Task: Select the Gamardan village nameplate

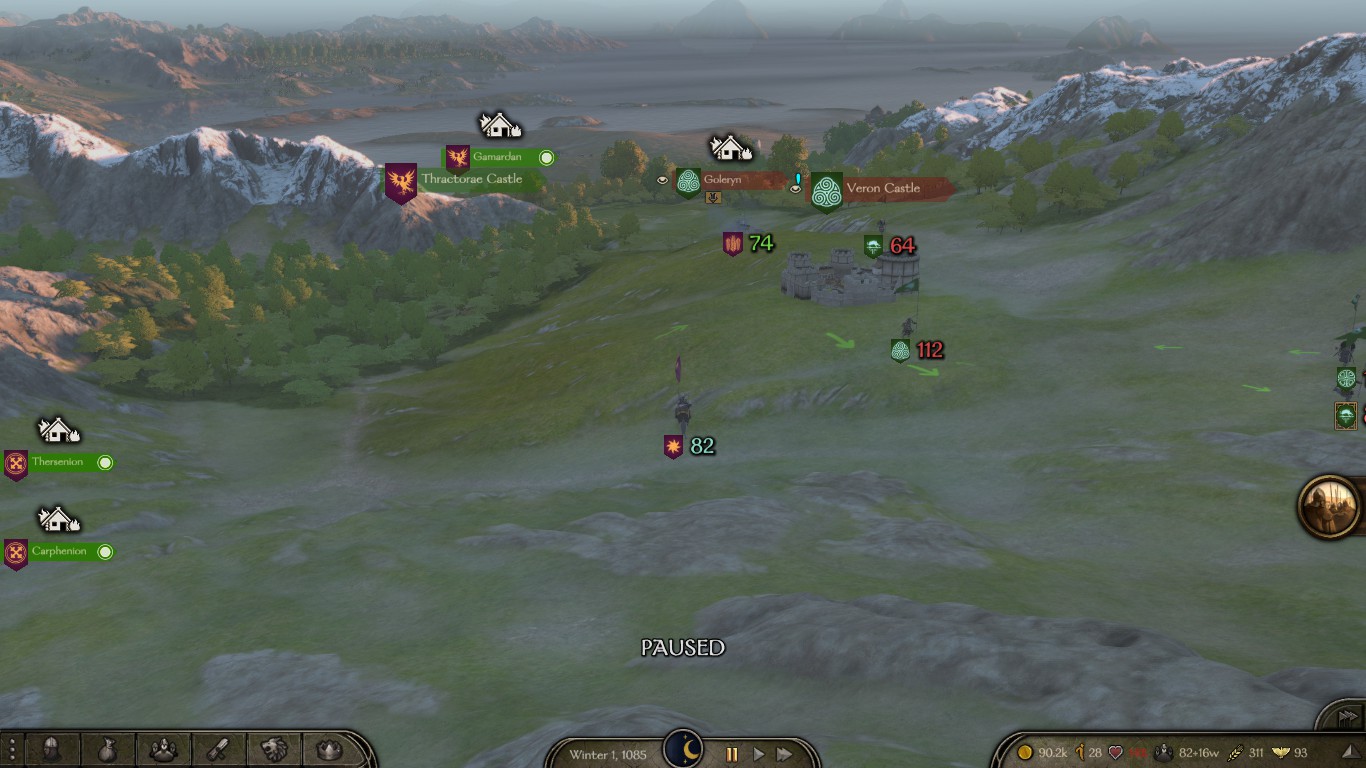Action: [498, 157]
